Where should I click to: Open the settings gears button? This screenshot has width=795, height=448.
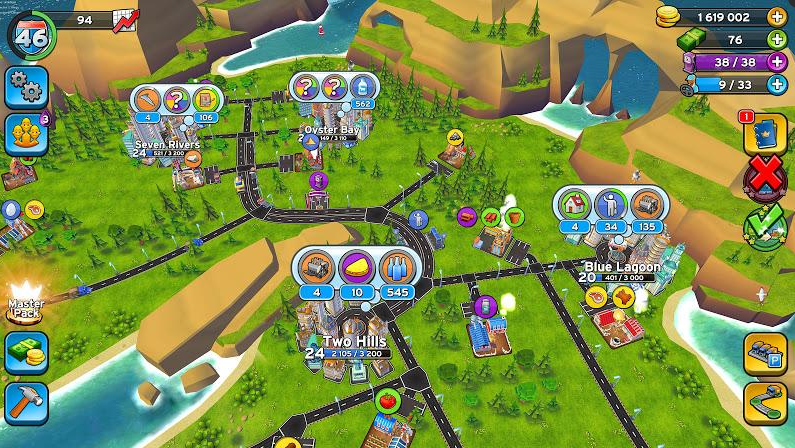(x=26, y=88)
